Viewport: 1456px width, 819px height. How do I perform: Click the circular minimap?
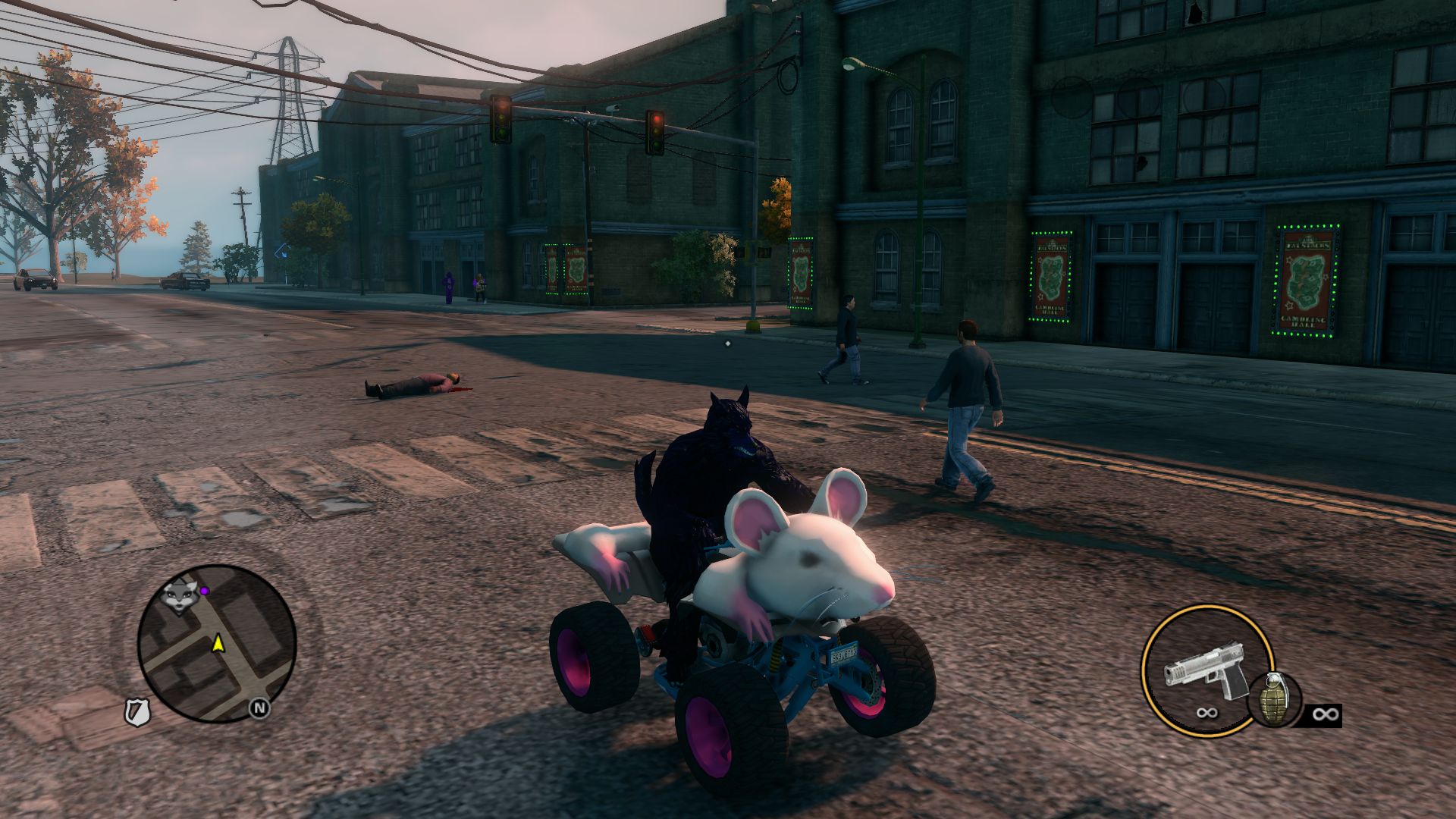pos(217,643)
